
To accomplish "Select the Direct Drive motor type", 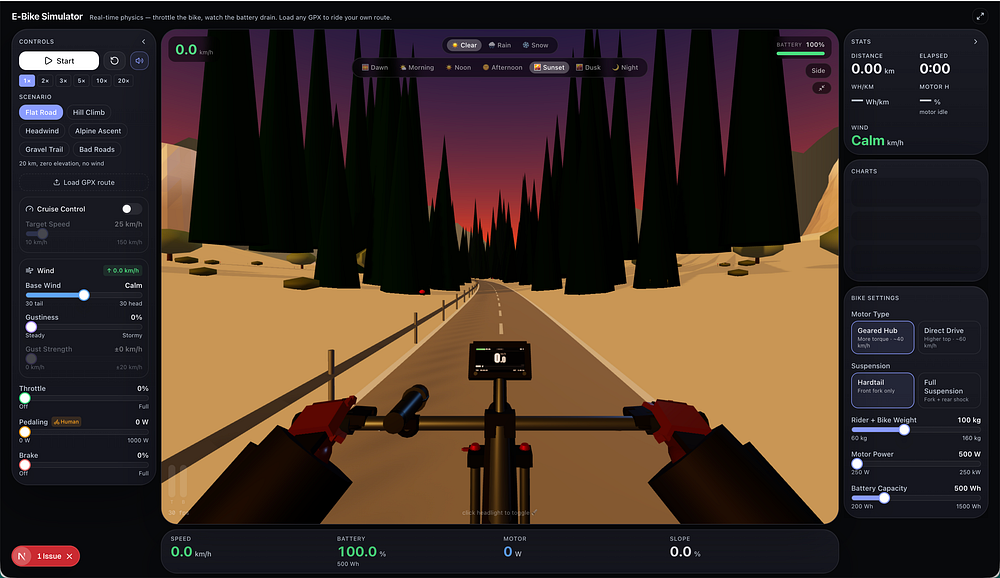I will pyautogui.click(x=948, y=337).
